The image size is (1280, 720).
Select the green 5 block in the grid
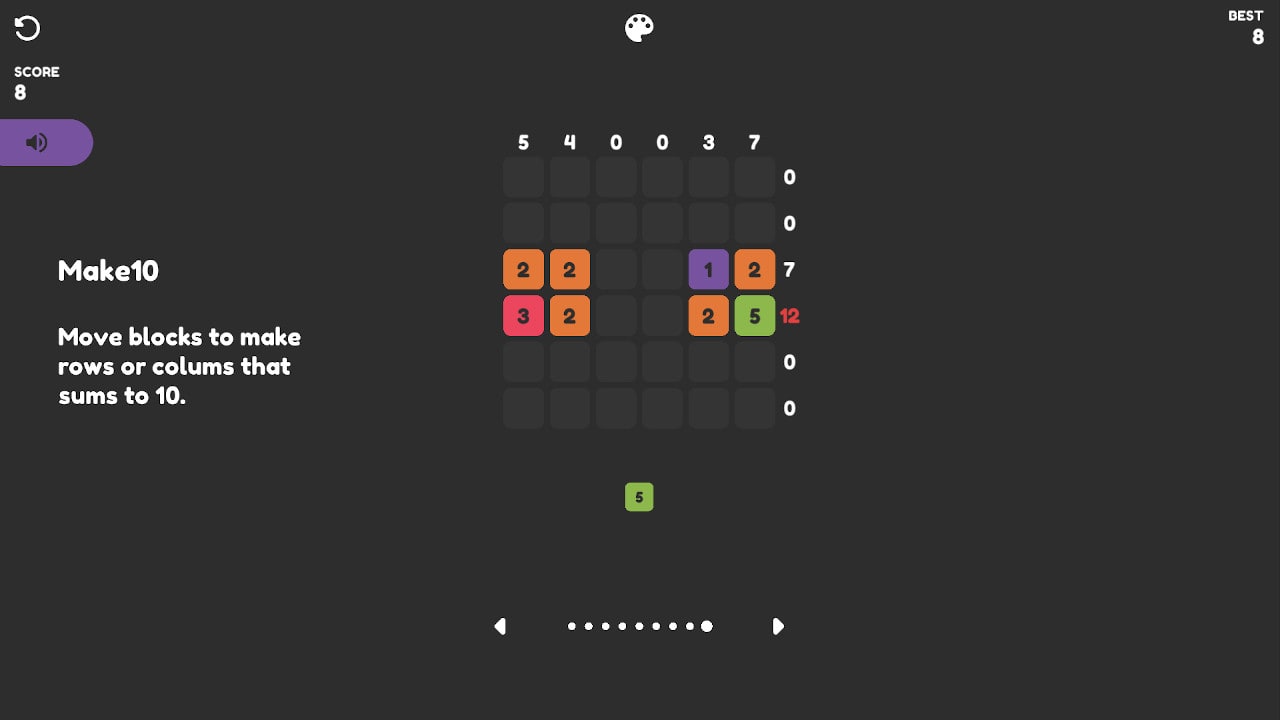click(754, 316)
